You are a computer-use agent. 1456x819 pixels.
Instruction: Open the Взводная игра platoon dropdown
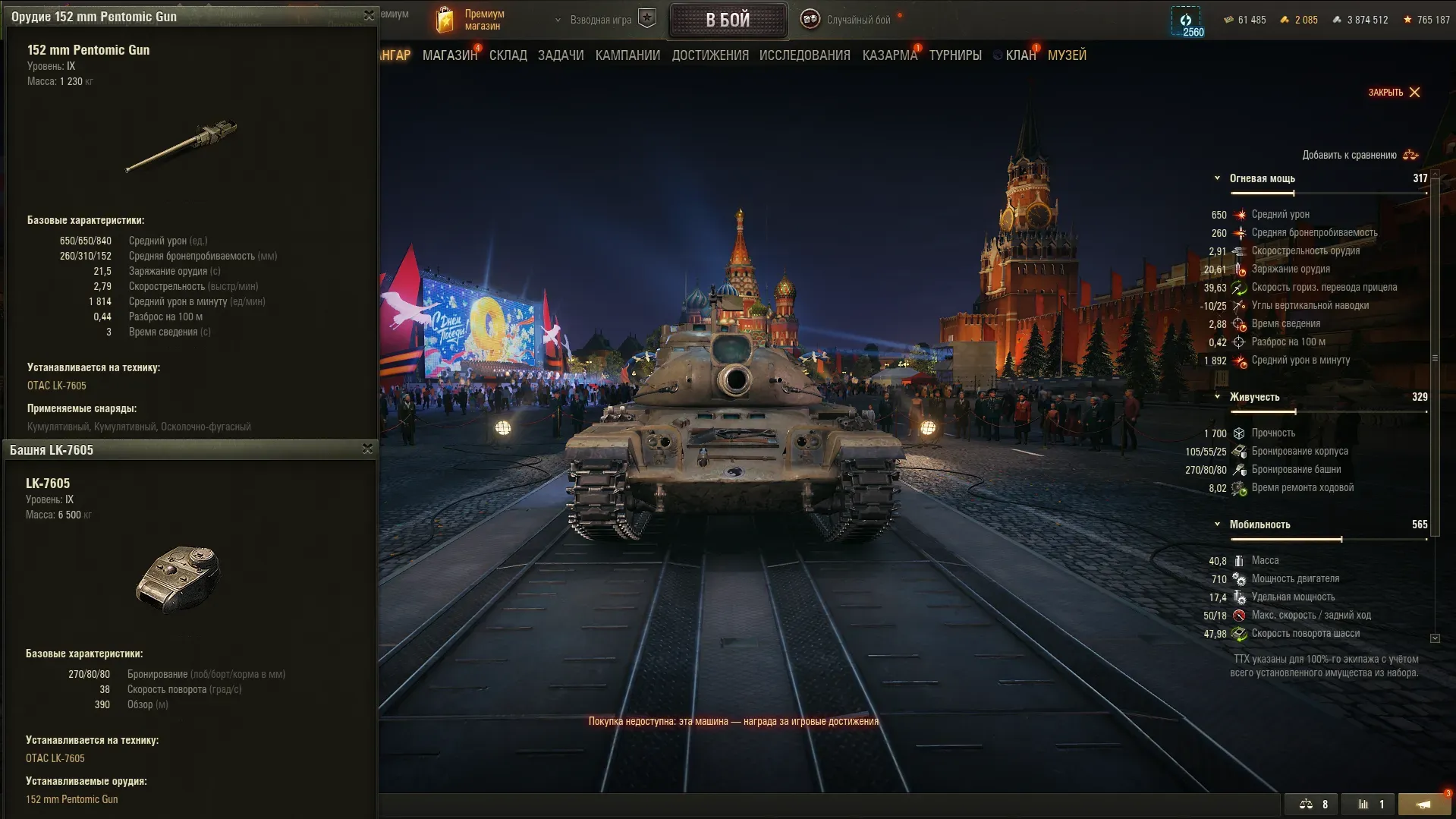[x=599, y=20]
